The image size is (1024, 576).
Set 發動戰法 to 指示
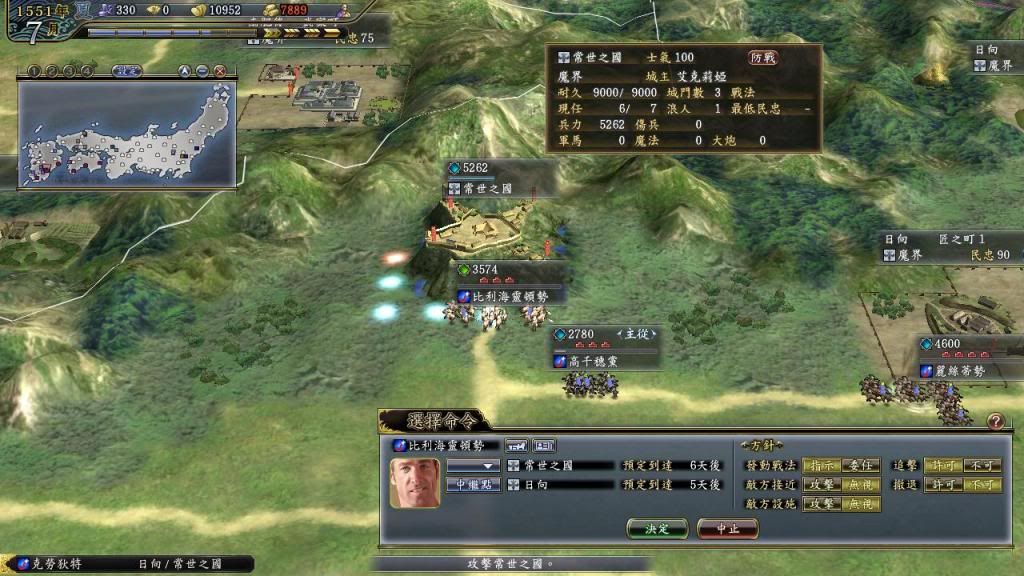[x=820, y=466]
